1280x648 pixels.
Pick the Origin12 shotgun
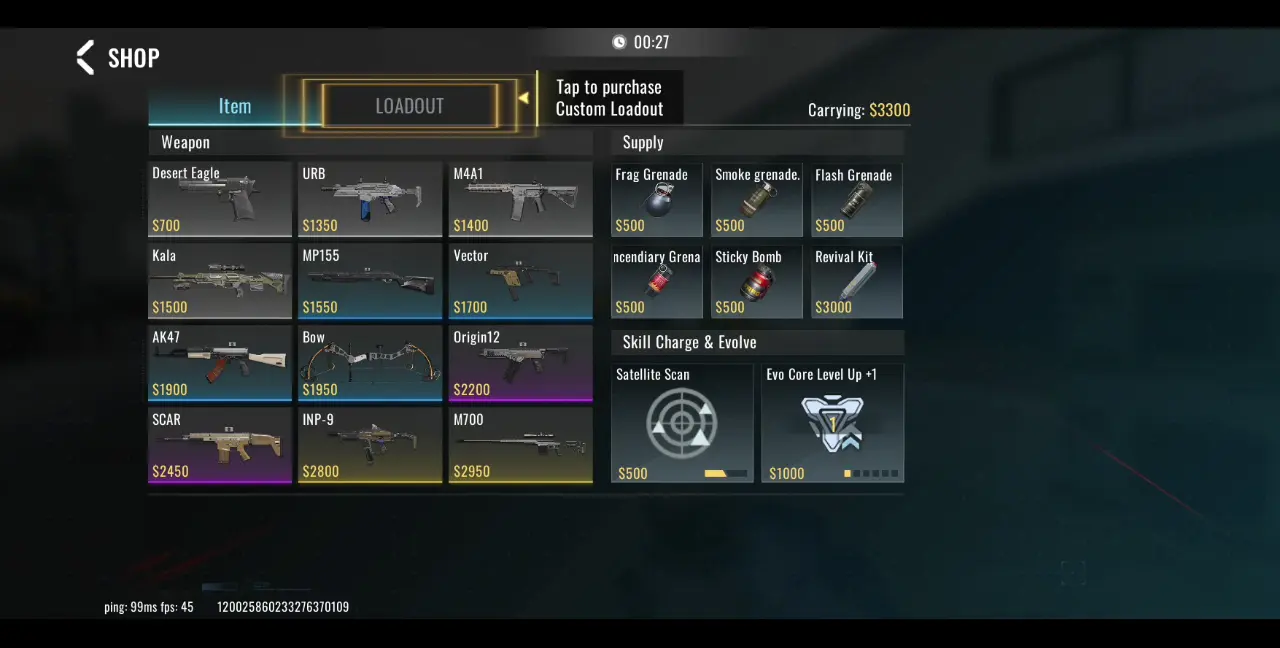click(x=520, y=363)
